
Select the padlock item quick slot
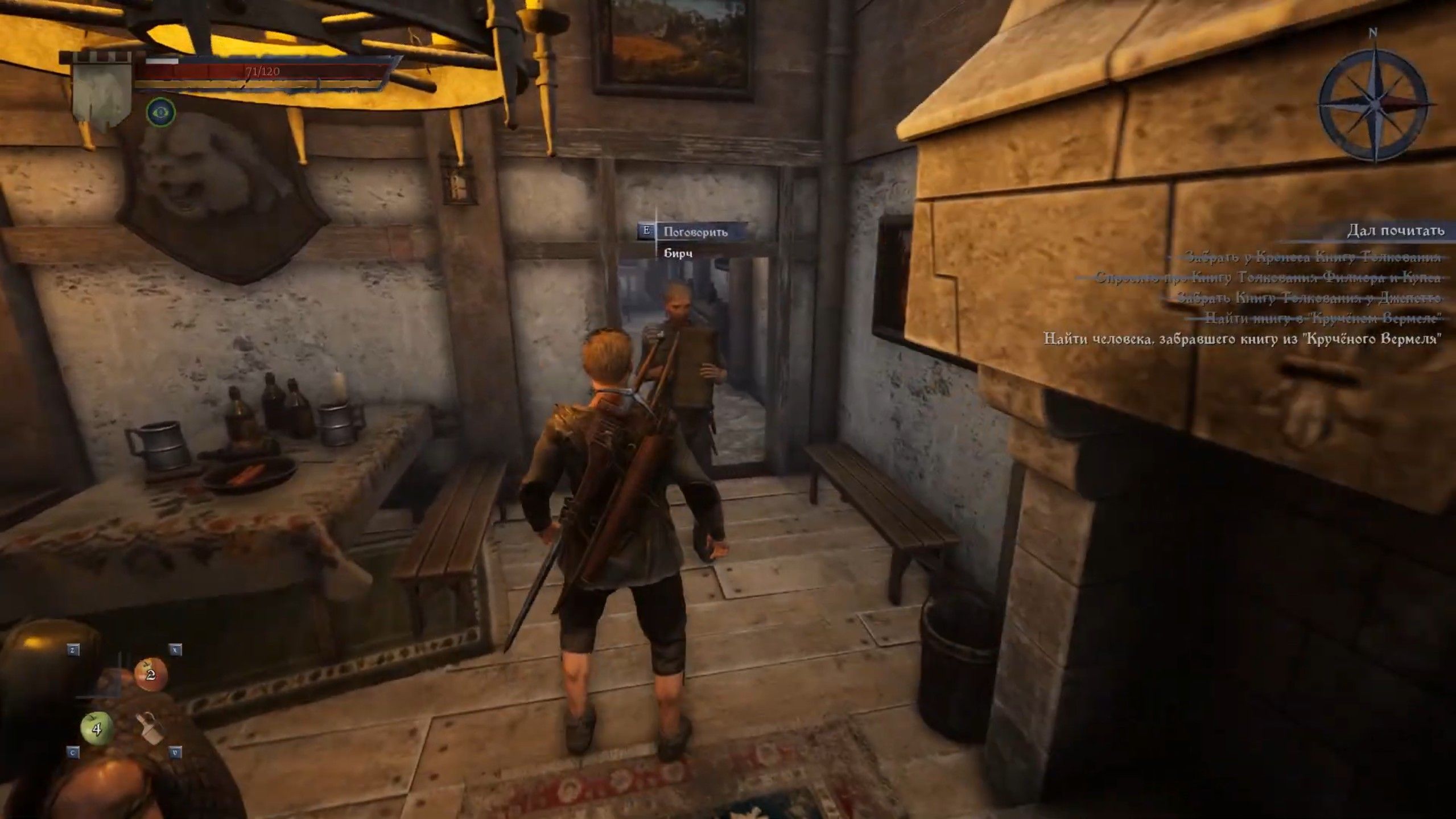click(x=150, y=729)
